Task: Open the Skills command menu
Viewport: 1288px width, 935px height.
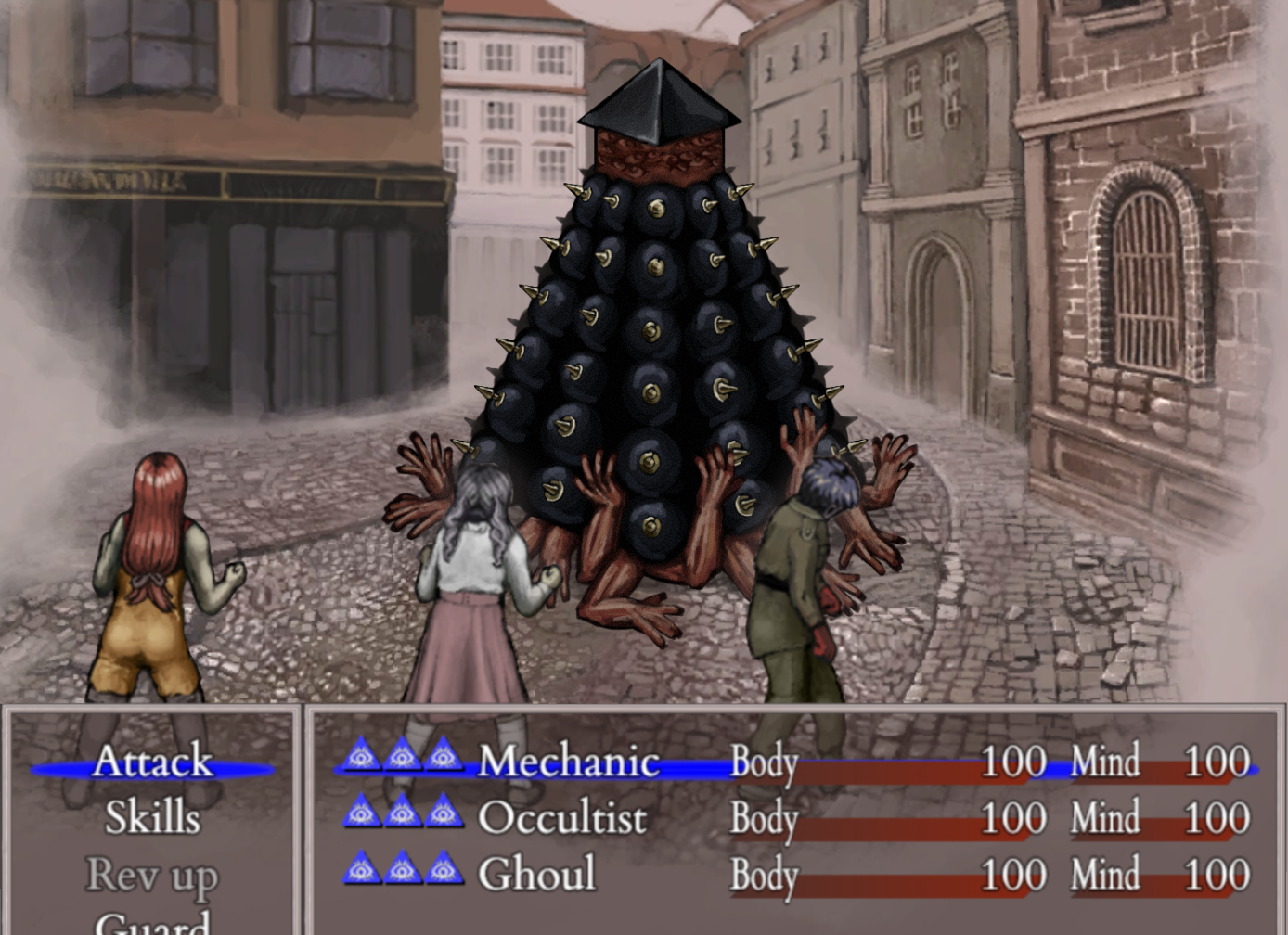Action: click(152, 818)
